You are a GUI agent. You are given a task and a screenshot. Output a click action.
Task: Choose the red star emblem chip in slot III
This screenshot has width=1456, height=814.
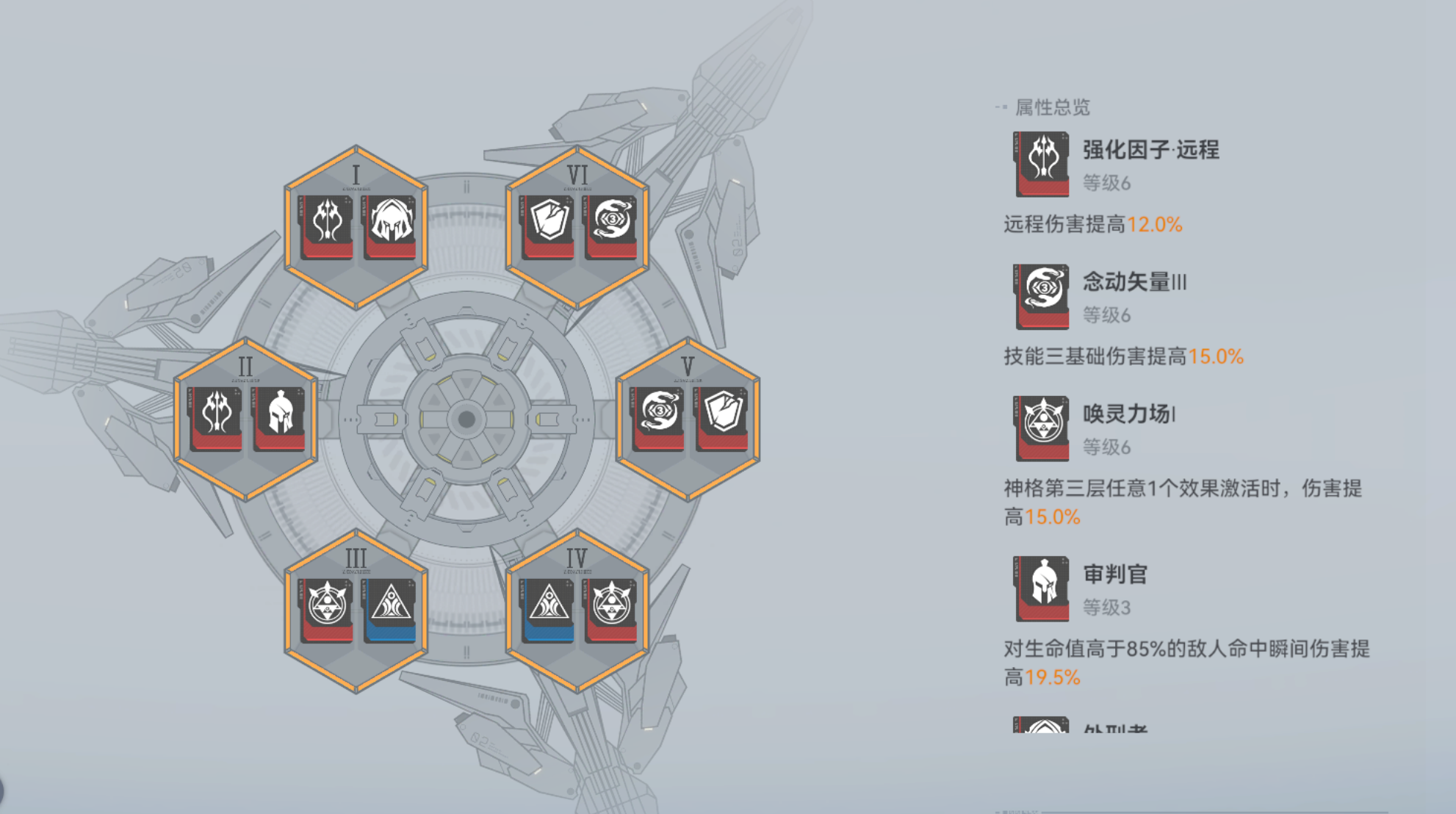[326, 609]
